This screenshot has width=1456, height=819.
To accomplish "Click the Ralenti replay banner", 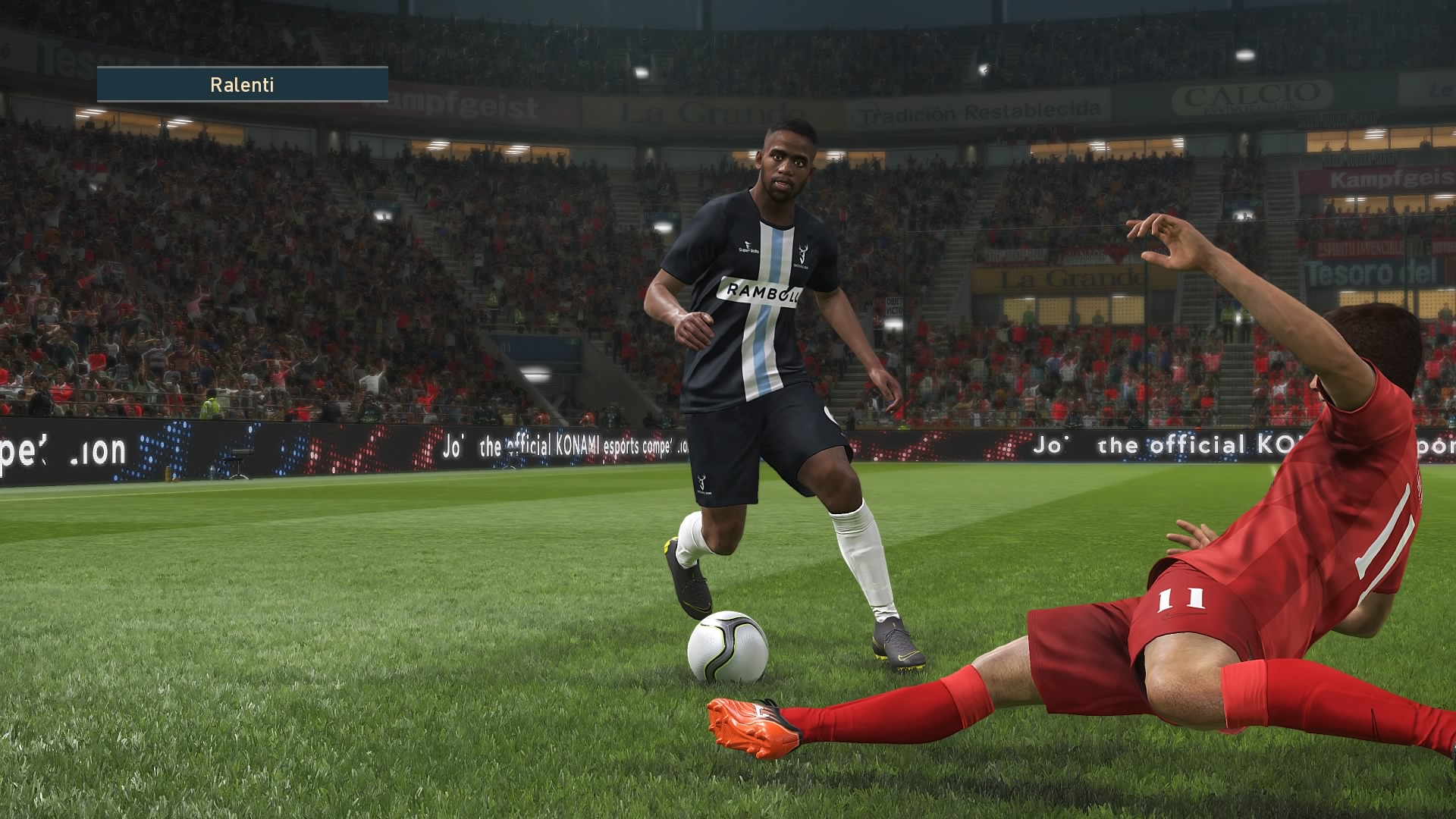I will pyautogui.click(x=242, y=84).
